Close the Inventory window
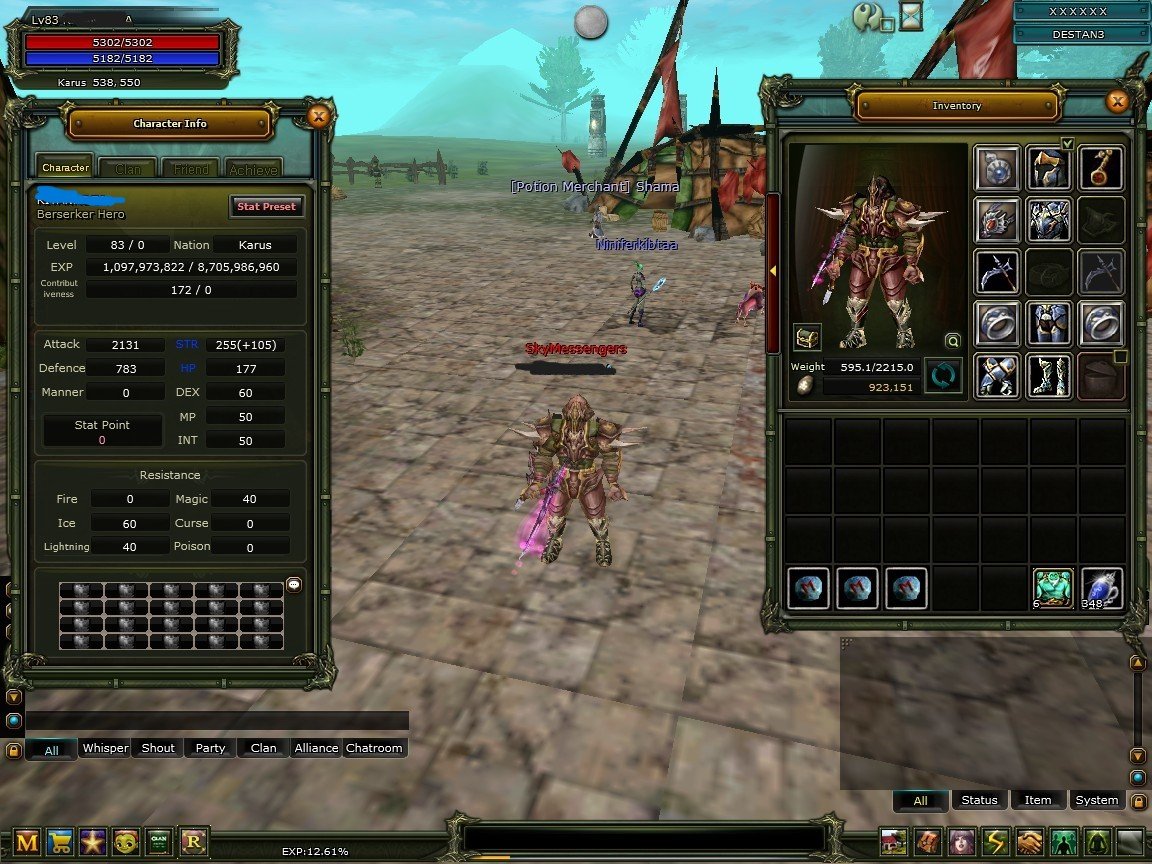1152x864 pixels. pos(1117,101)
